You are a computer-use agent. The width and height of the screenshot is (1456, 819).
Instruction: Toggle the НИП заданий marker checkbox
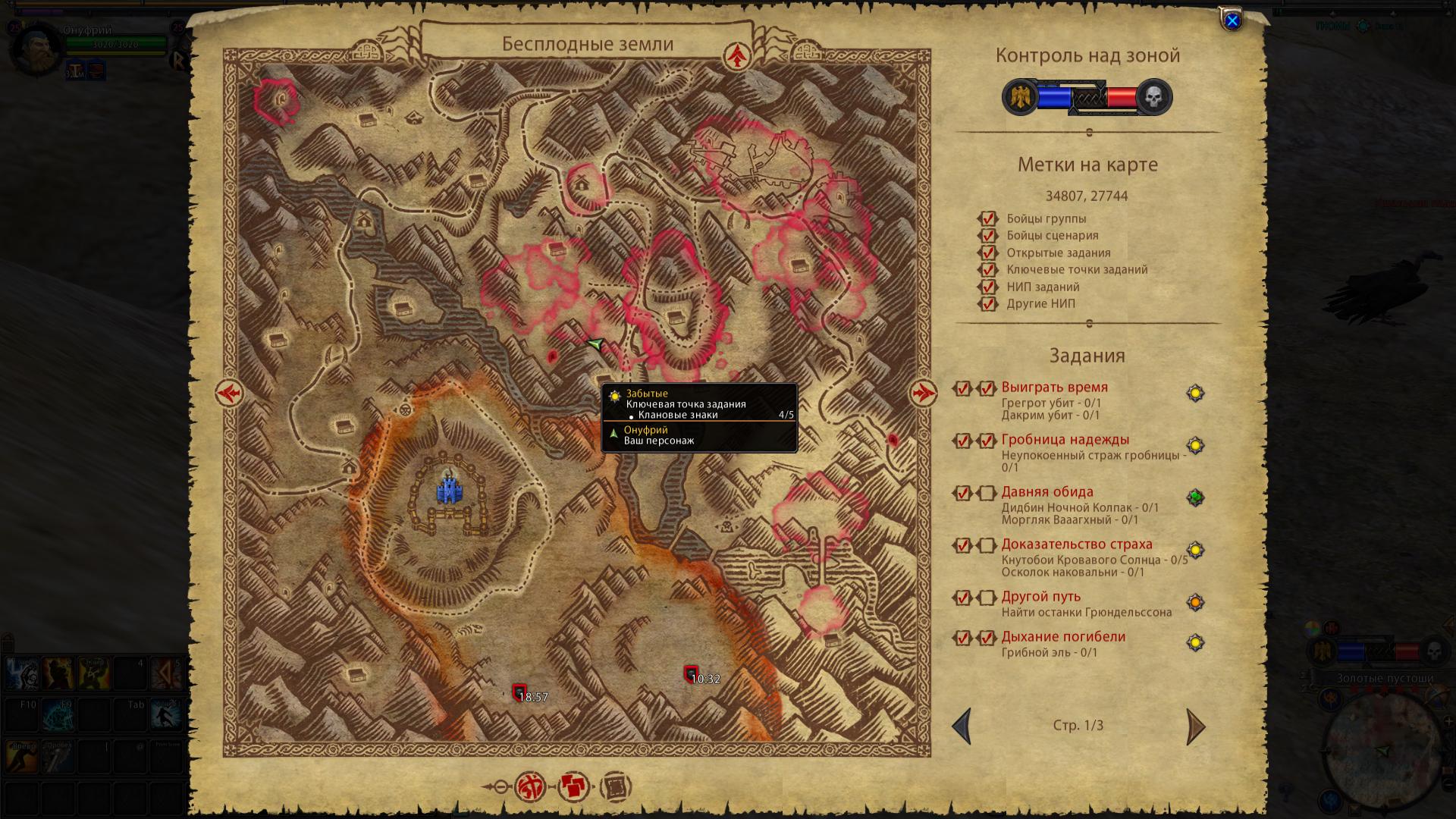[987, 287]
